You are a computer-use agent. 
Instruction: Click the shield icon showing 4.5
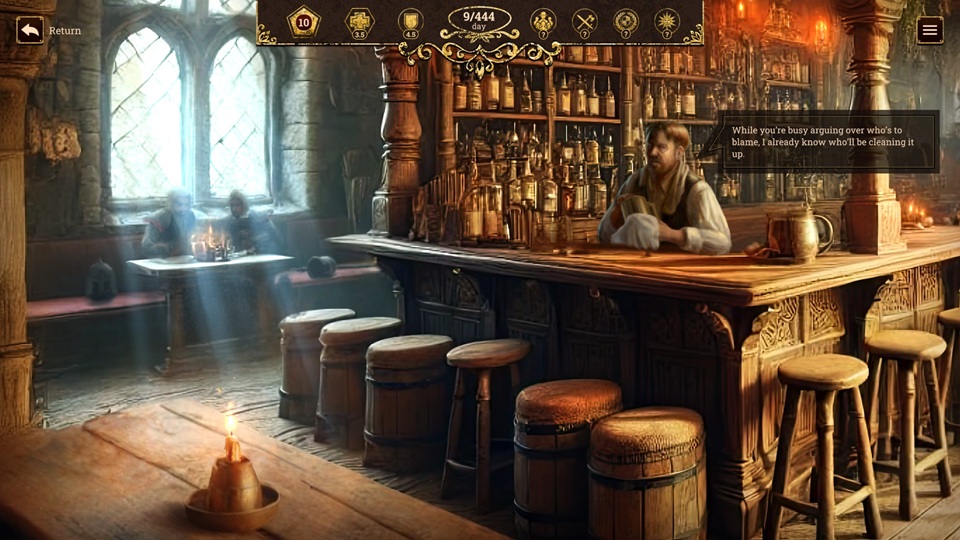tap(410, 21)
